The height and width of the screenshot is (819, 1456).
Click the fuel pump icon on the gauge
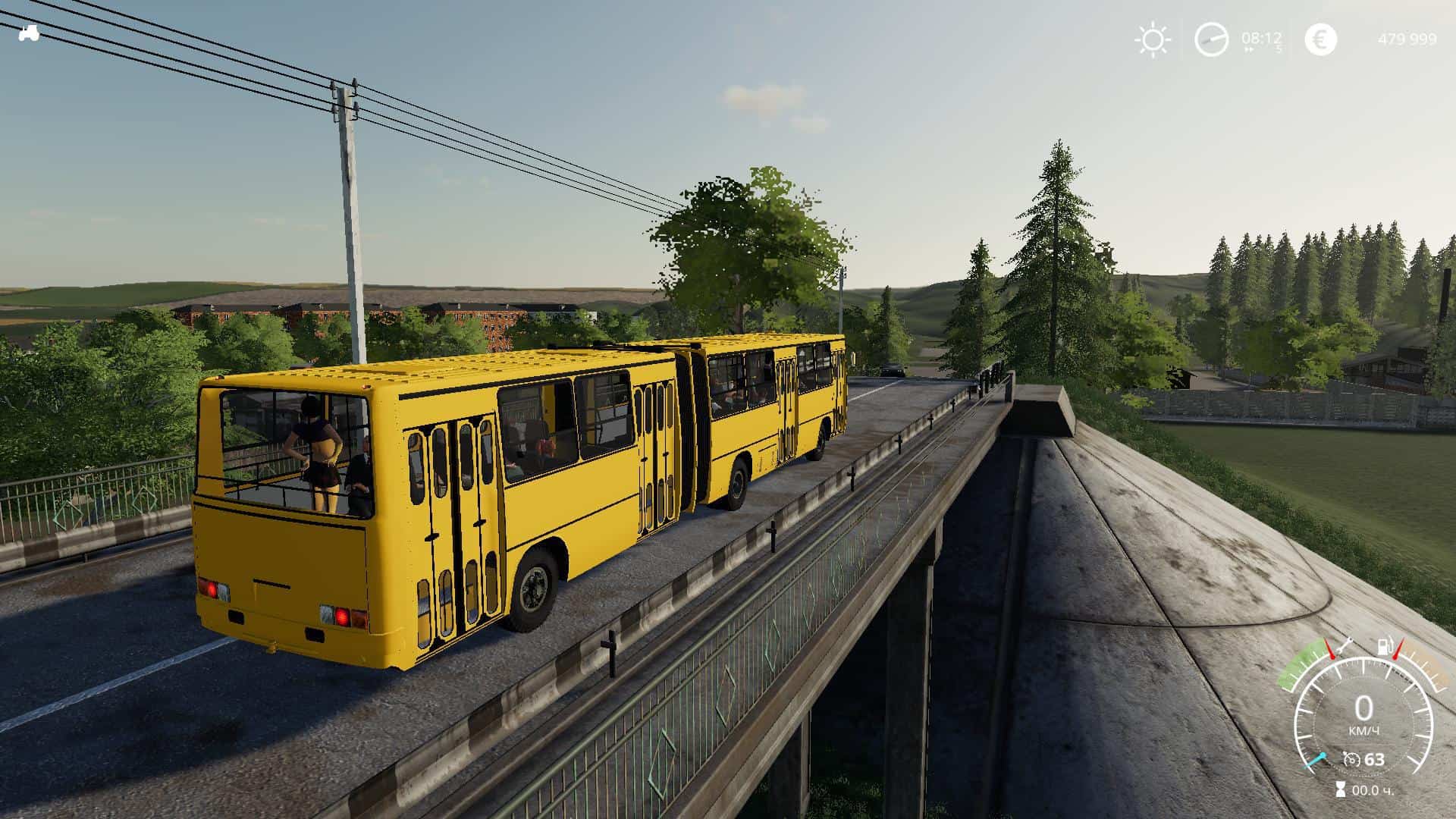coord(1385,647)
